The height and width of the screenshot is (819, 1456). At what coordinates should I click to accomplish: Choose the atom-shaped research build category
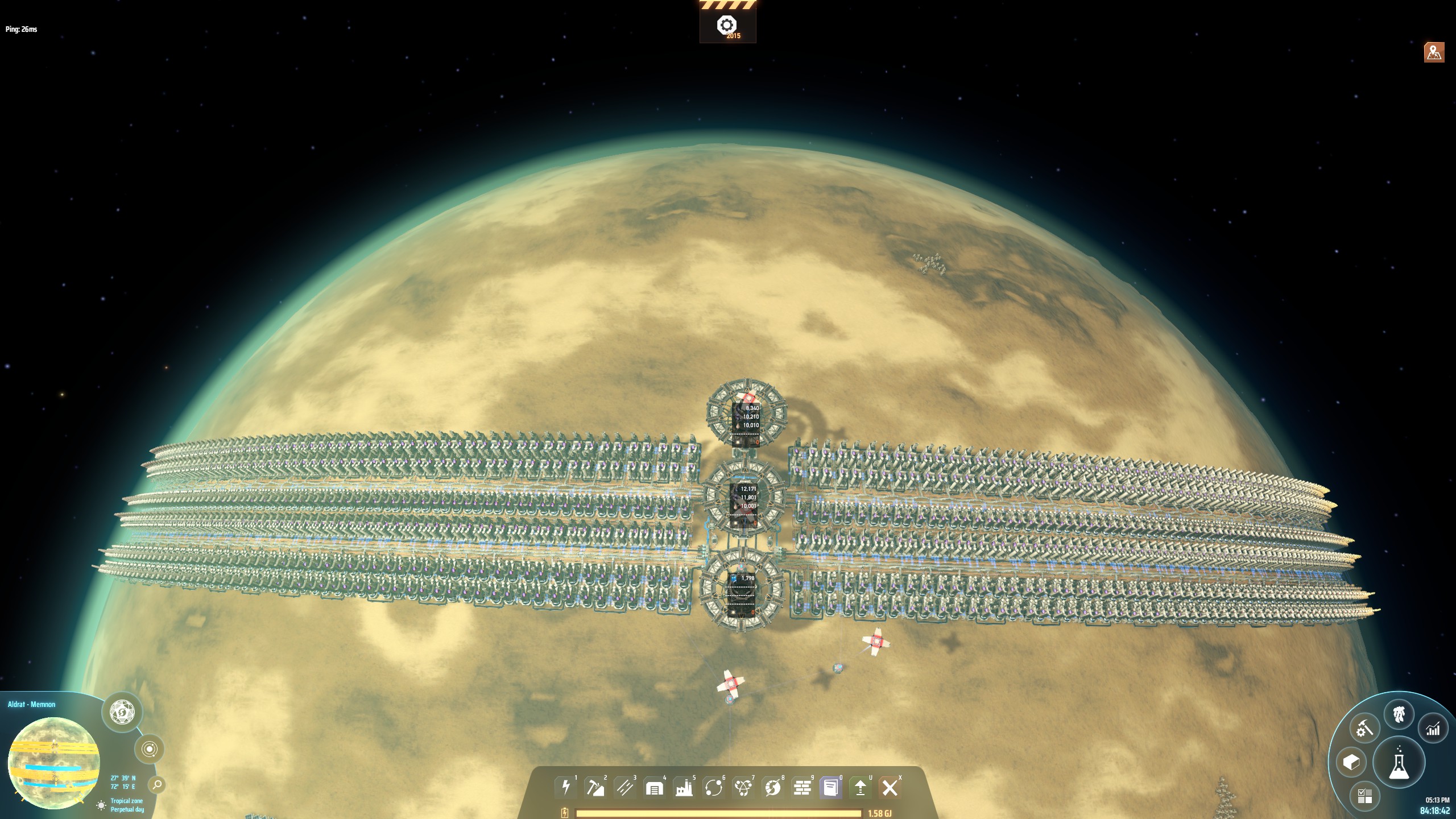tap(743, 788)
